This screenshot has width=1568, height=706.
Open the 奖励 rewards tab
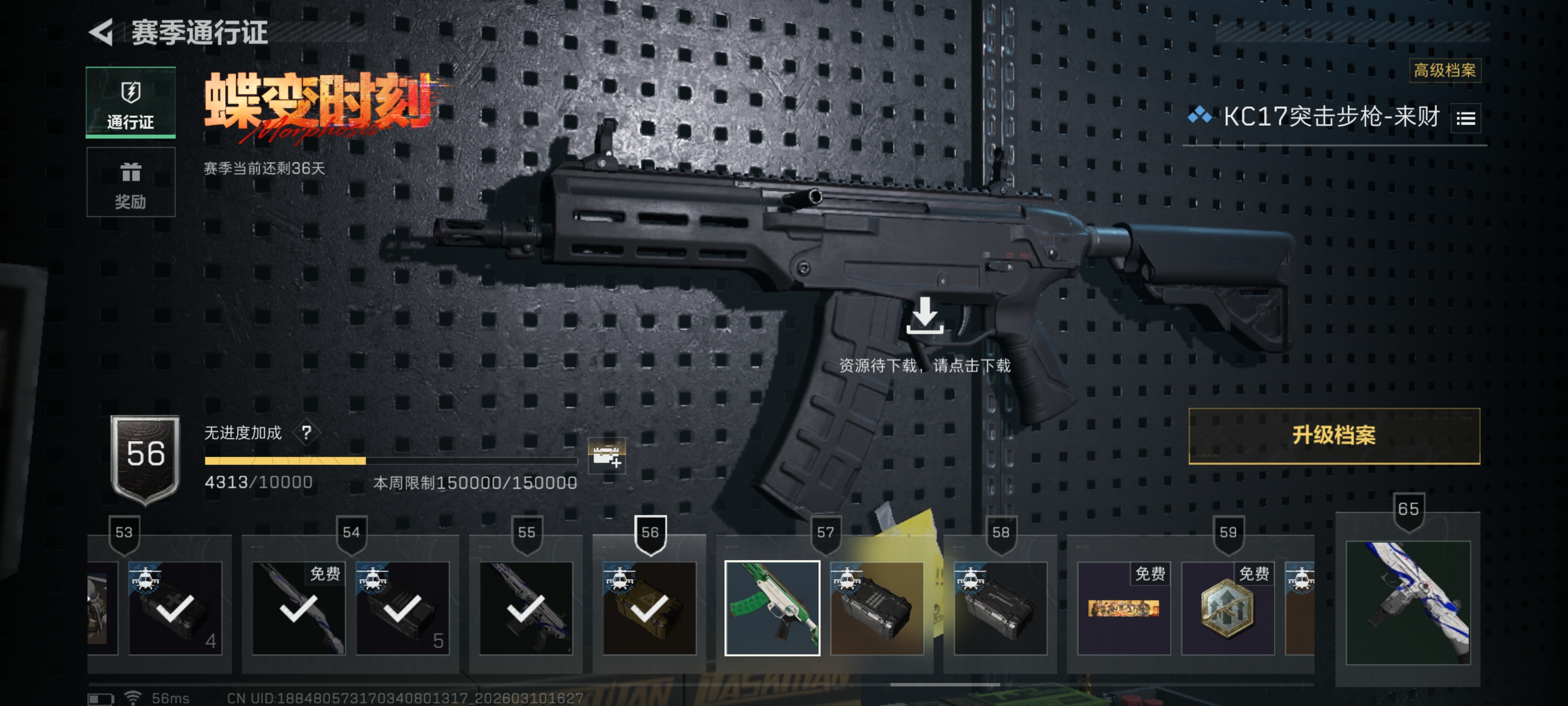click(x=130, y=183)
